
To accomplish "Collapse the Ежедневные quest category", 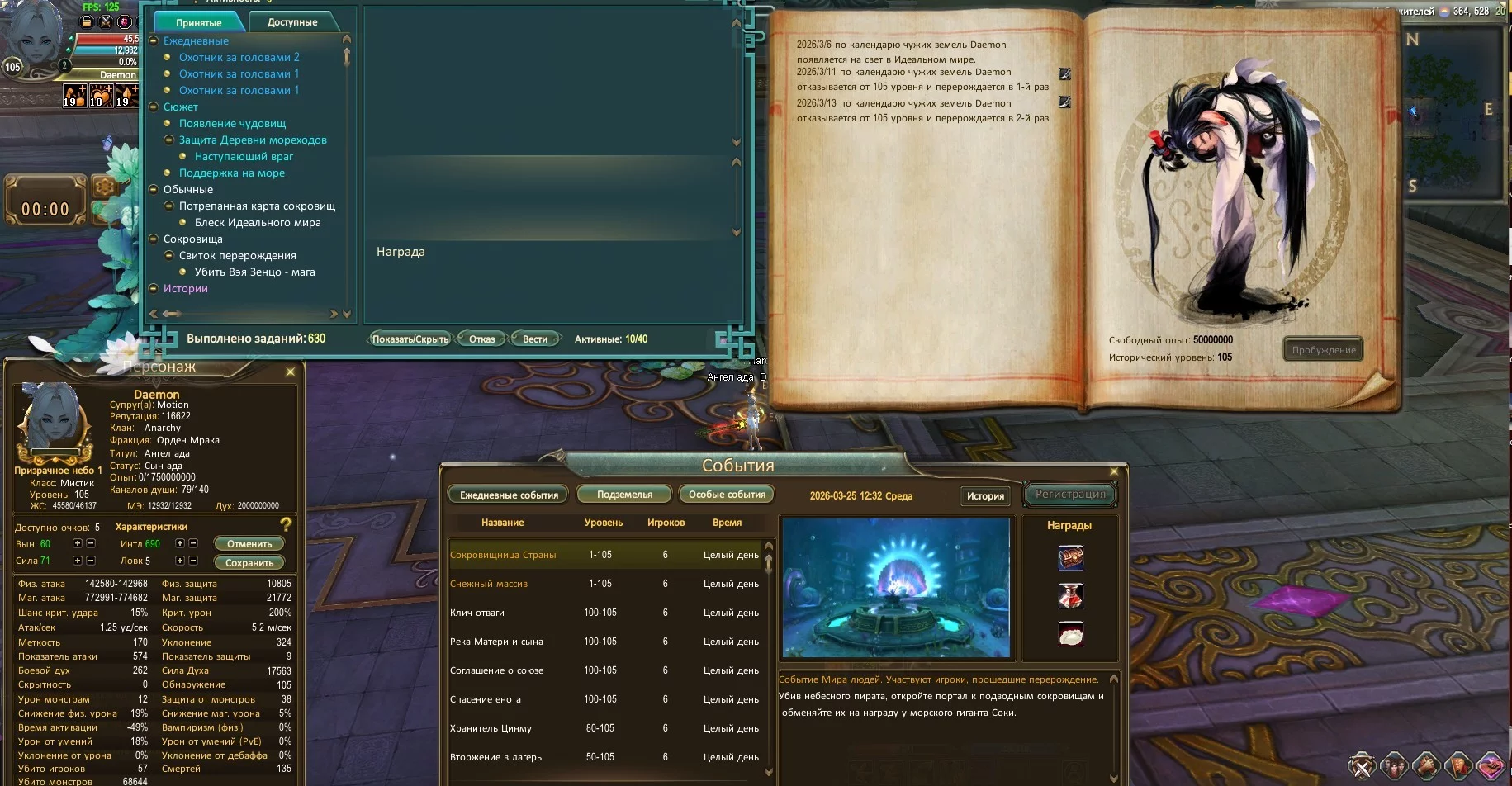I will click(153, 40).
